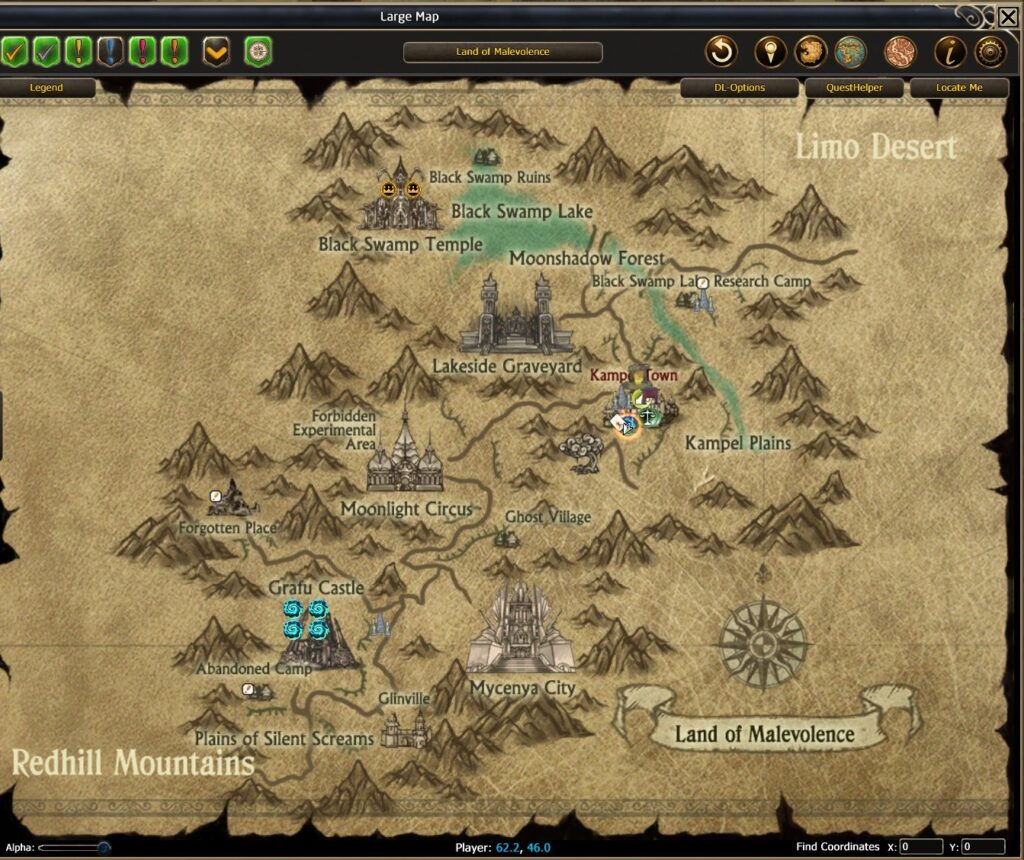Screen dimensions: 1024x860
Task: Click the X coordinate input field
Action: pos(921,847)
